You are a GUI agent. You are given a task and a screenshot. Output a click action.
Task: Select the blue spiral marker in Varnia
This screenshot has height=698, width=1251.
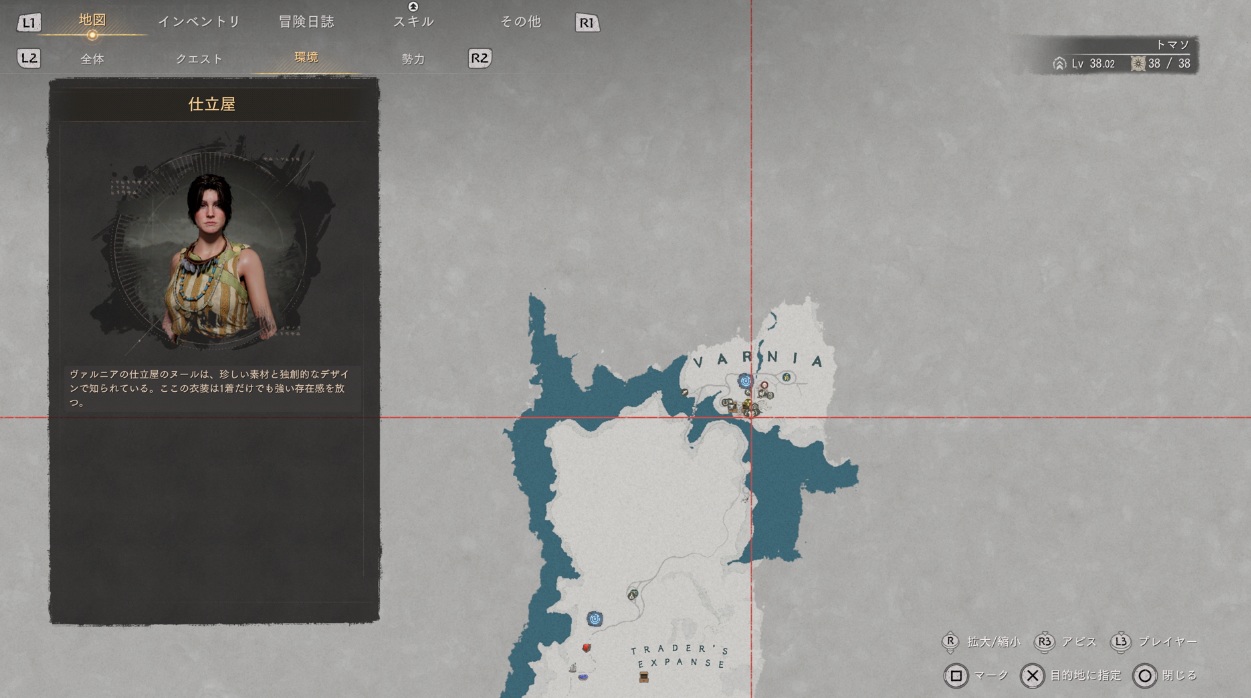coord(745,381)
